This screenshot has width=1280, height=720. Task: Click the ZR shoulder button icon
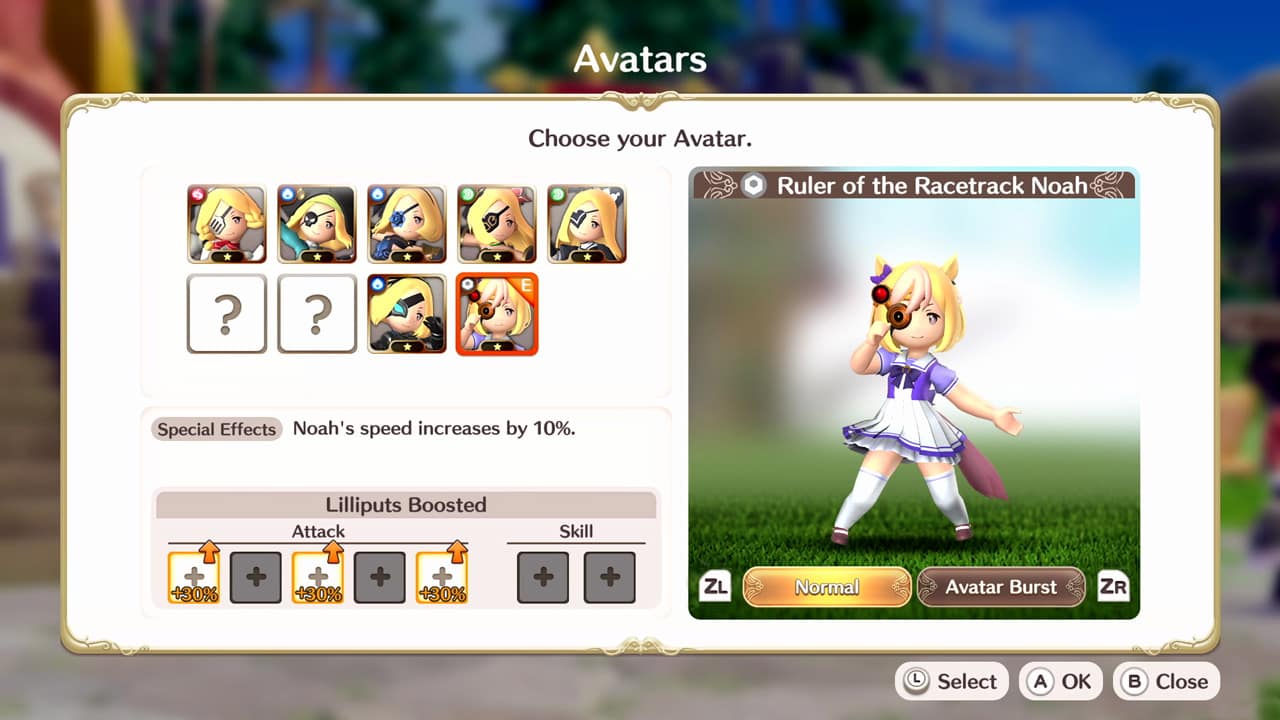click(x=1115, y=588)
